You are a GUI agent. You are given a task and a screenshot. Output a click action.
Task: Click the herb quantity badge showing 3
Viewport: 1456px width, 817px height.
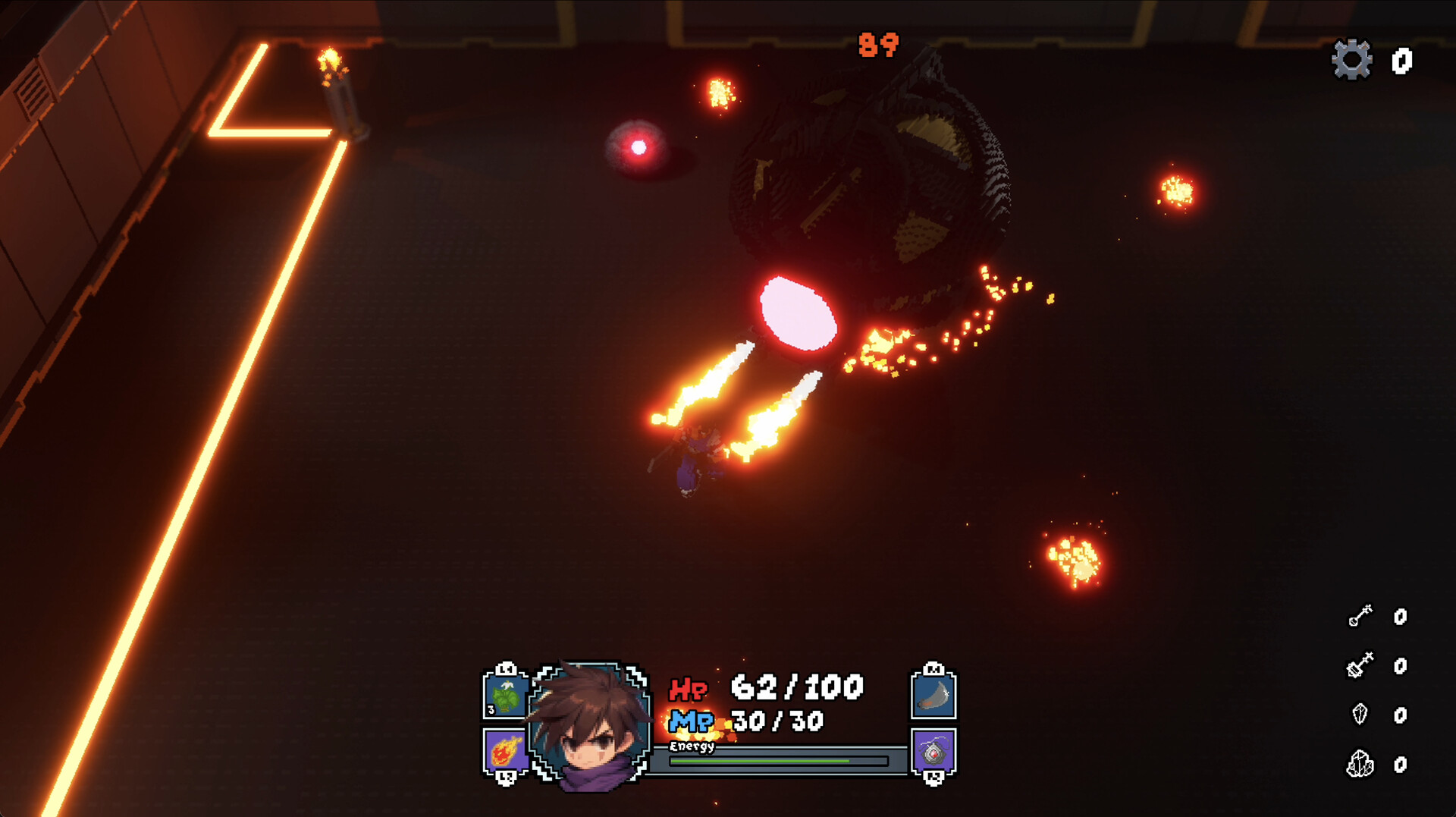[491, 710]
